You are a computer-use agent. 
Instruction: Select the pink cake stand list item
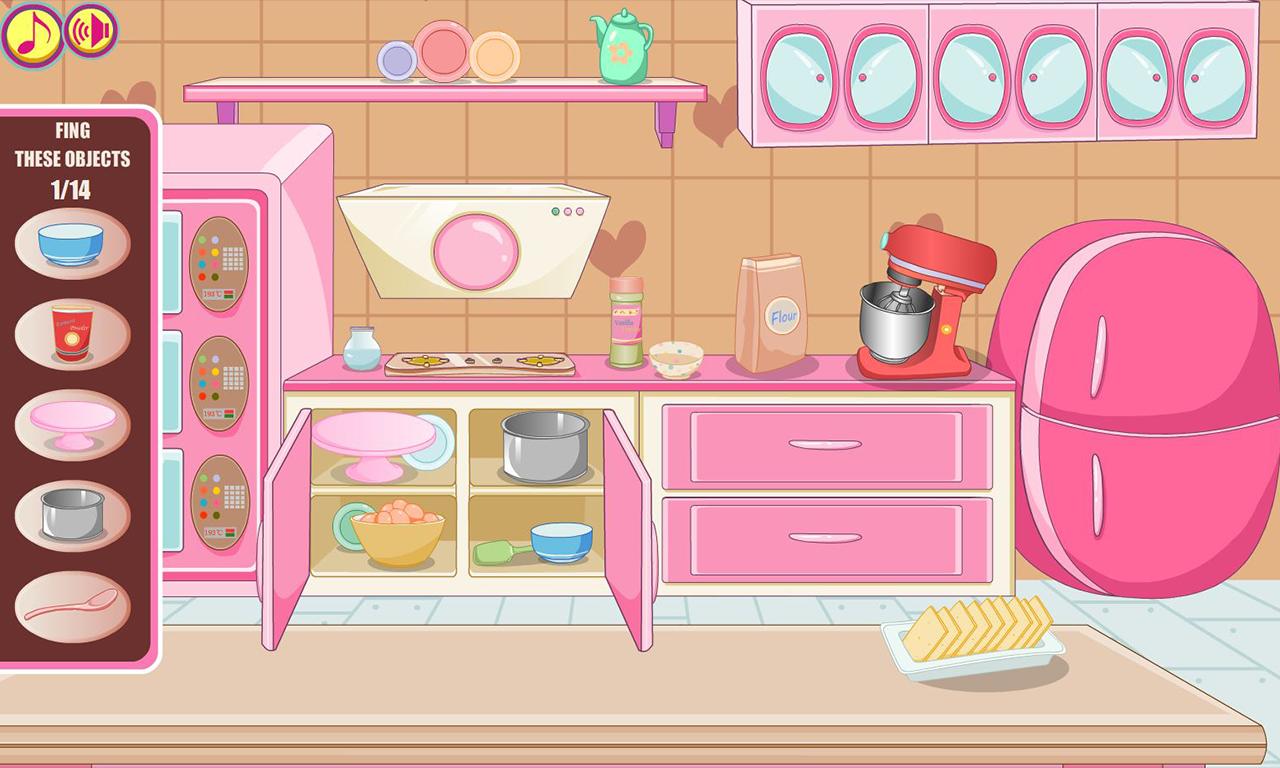[x=70, y=424]
